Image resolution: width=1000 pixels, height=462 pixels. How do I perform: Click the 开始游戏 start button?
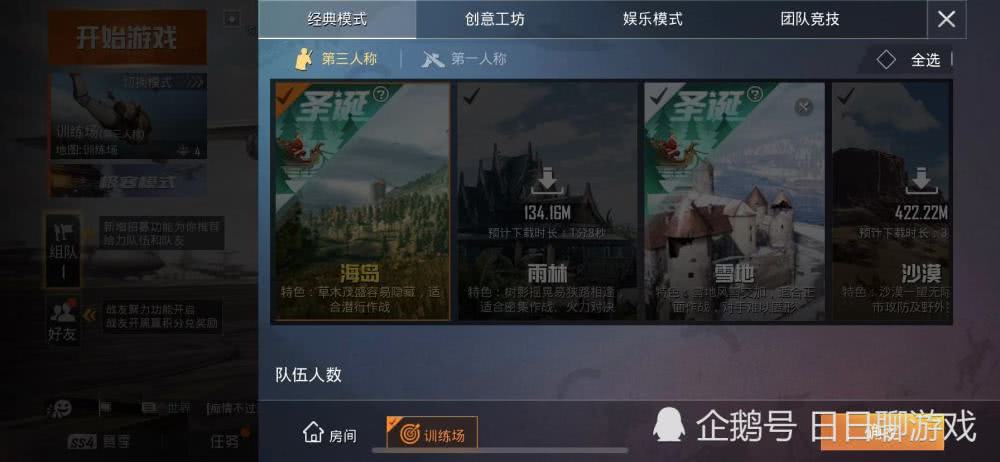(x=127, y=38)
